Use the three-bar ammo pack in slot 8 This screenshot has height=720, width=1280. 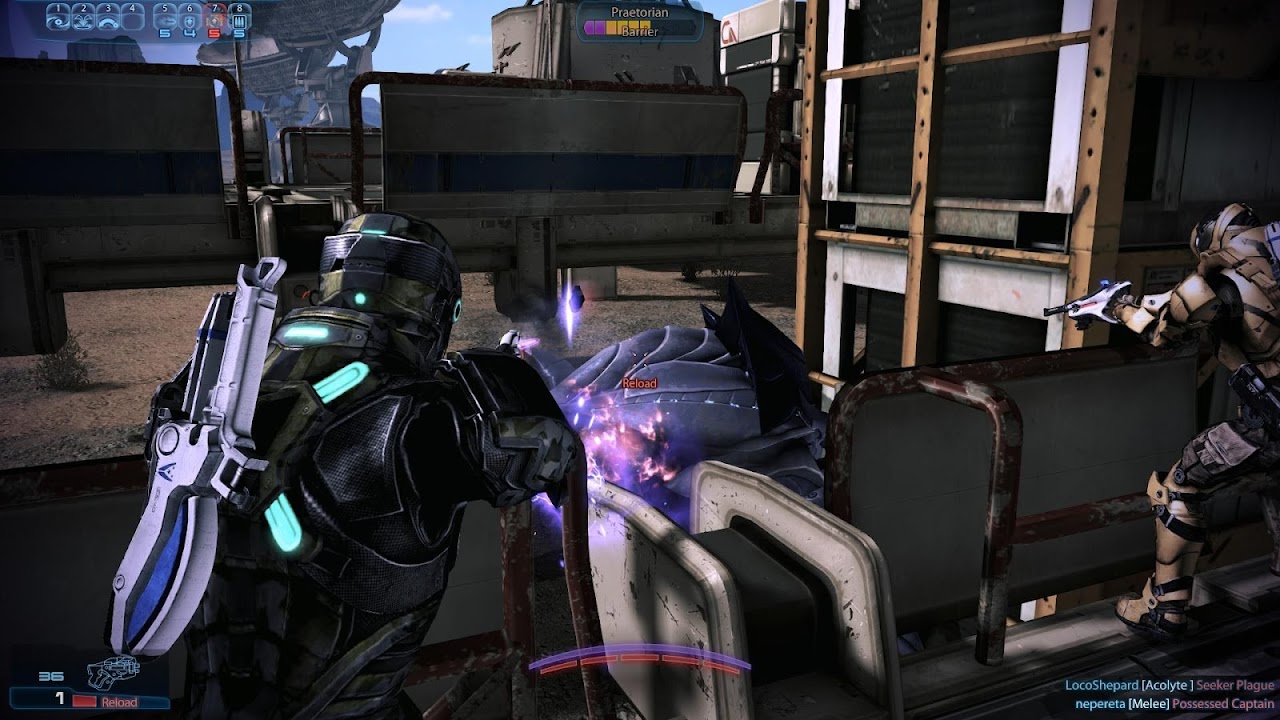[x=238, y=18]
